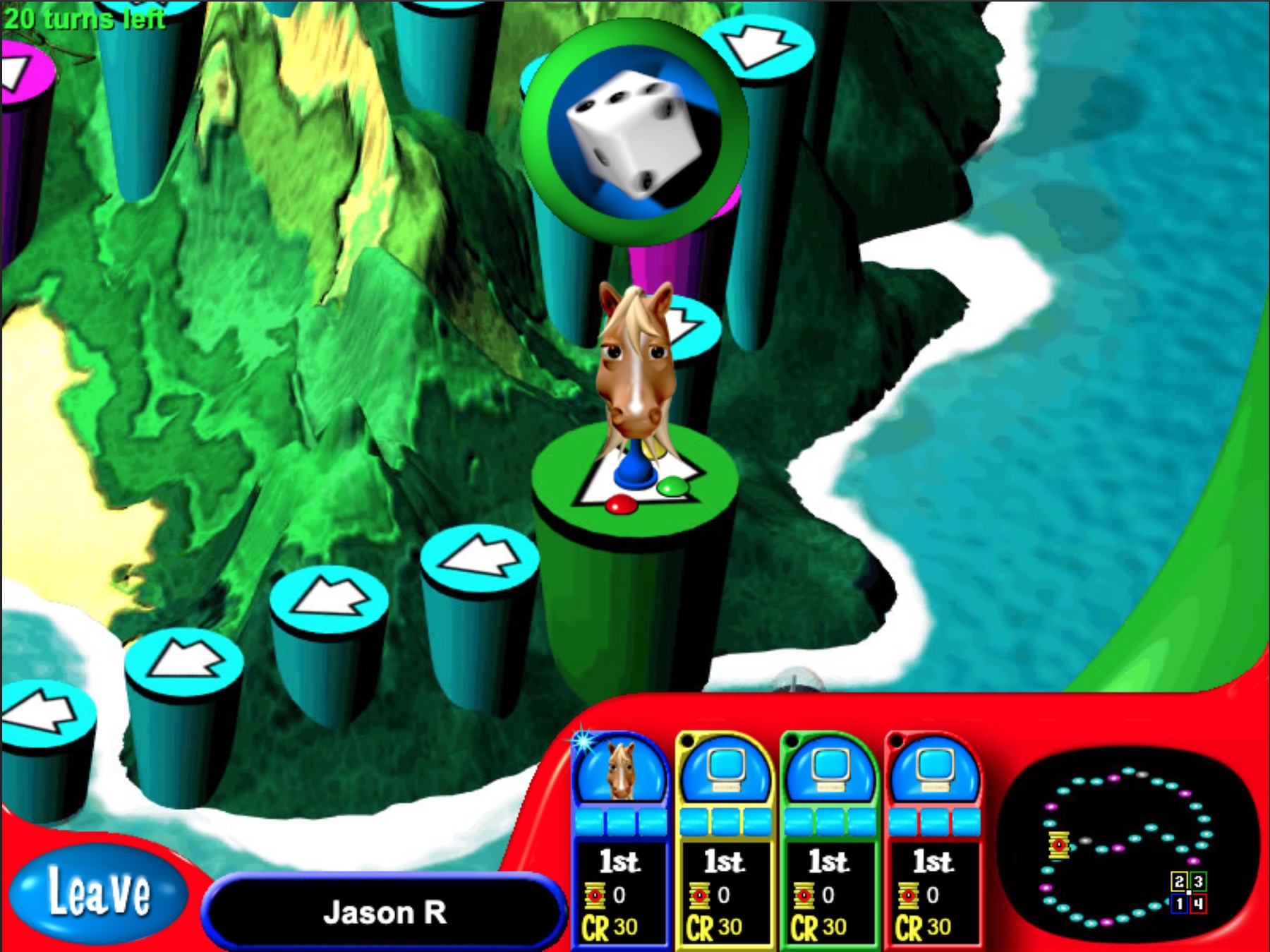Select the green computer player panel
The image size is (1270, 952).
[829, 840]
